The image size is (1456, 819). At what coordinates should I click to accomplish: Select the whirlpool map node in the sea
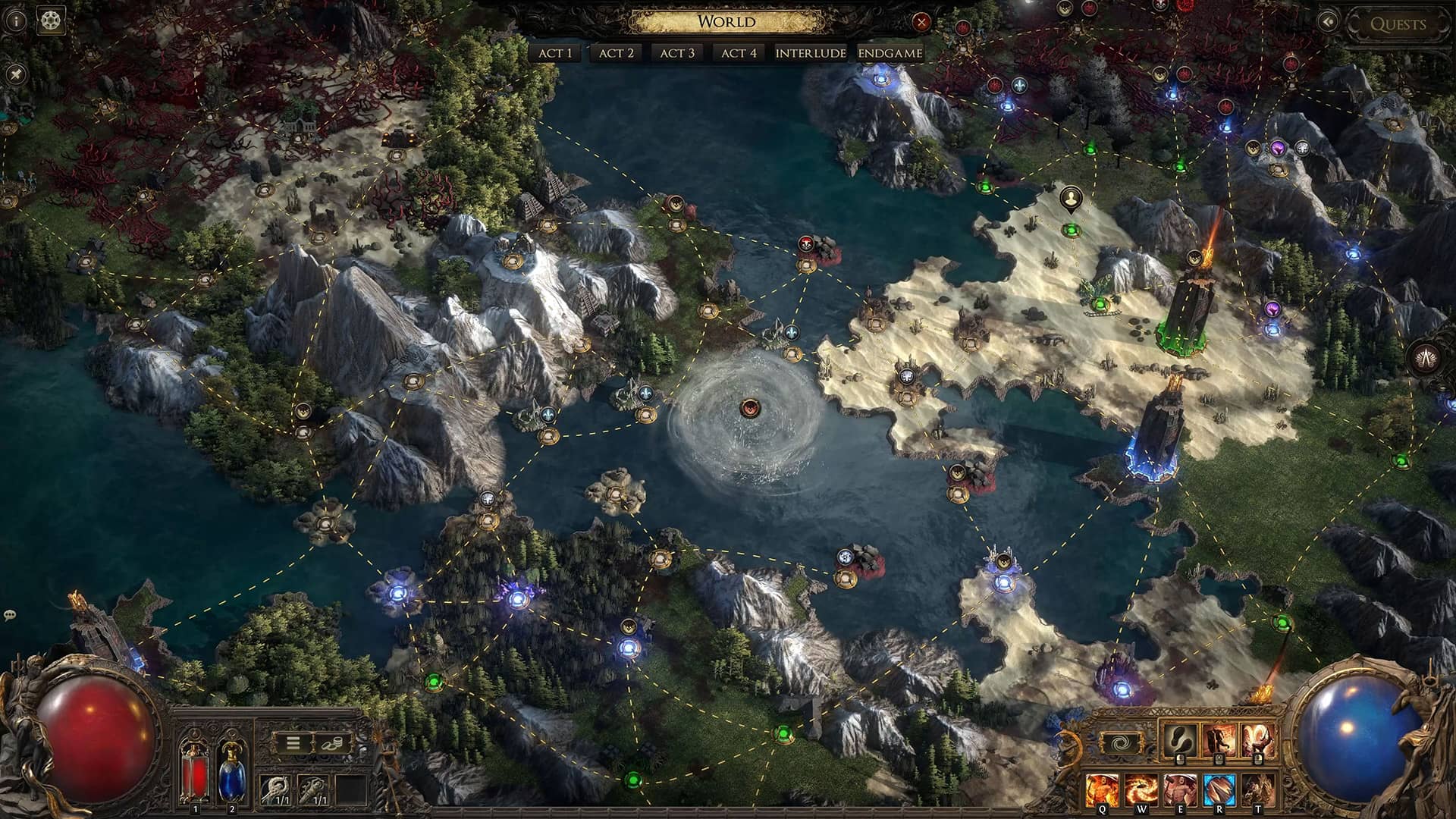[750, 409]
